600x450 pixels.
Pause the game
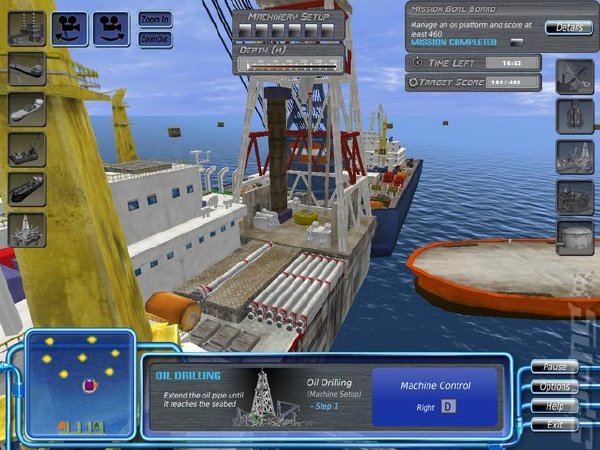(x=555, y=367)
